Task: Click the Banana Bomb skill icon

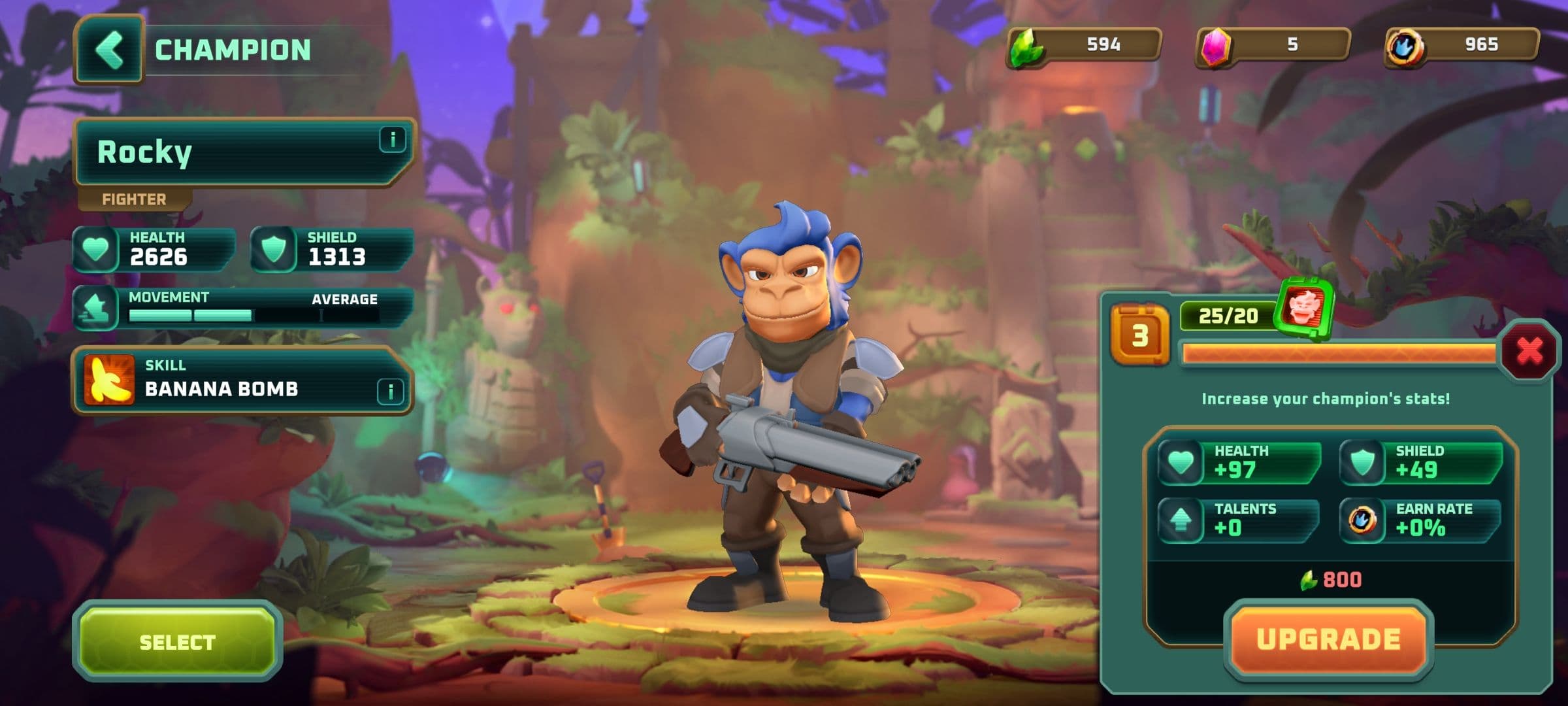Action: pyautogui.click(x=109, y=379)
